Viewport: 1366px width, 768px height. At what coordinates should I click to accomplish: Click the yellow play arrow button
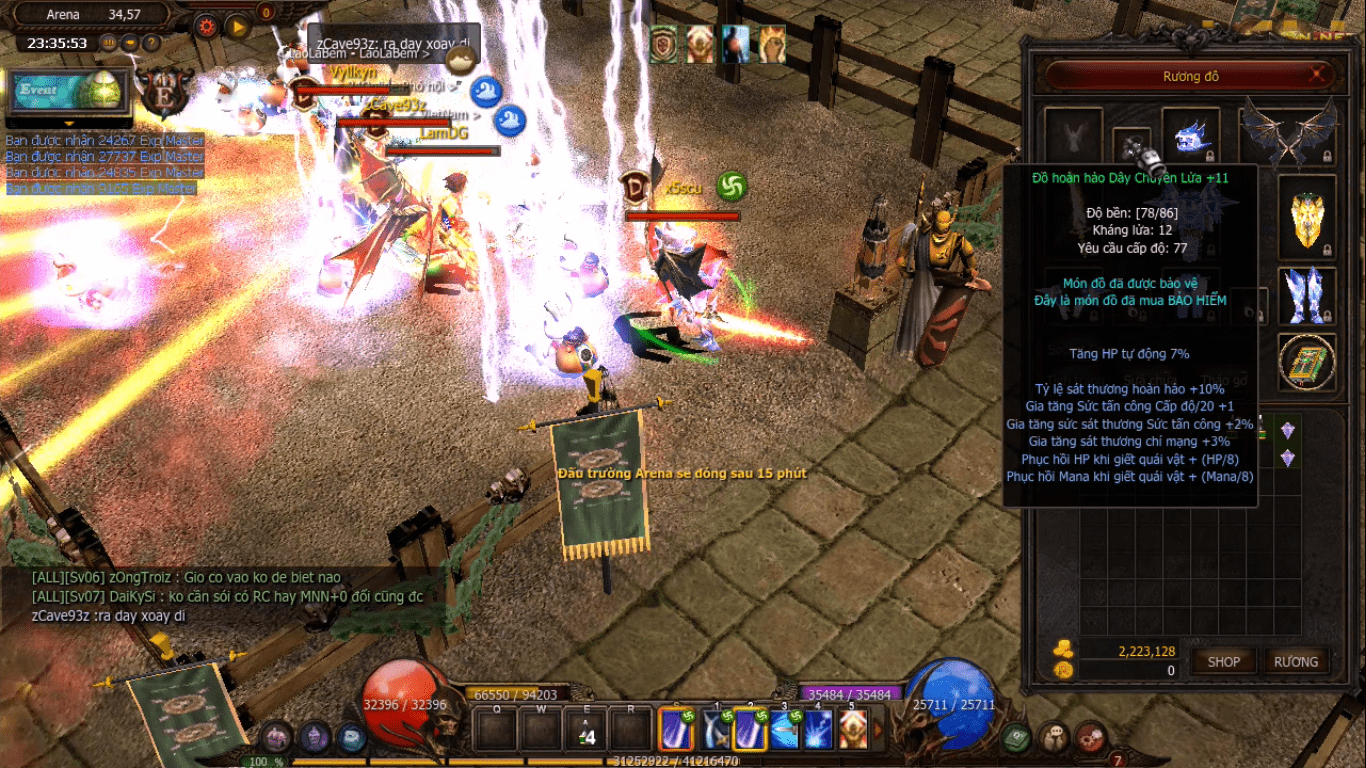[237, 26]
